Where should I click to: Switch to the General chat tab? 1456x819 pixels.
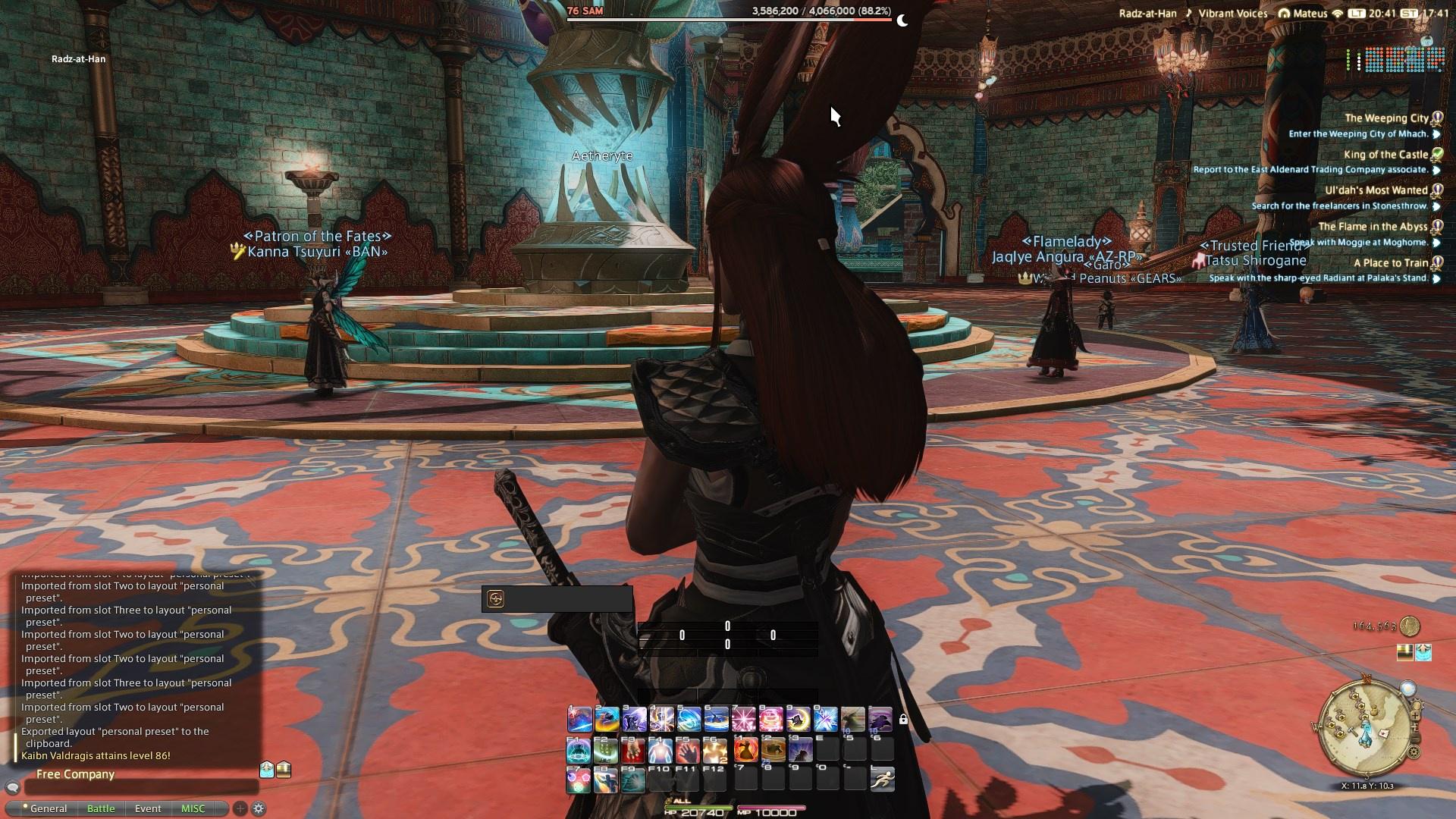pyautogui.click(x=47, y=808)
